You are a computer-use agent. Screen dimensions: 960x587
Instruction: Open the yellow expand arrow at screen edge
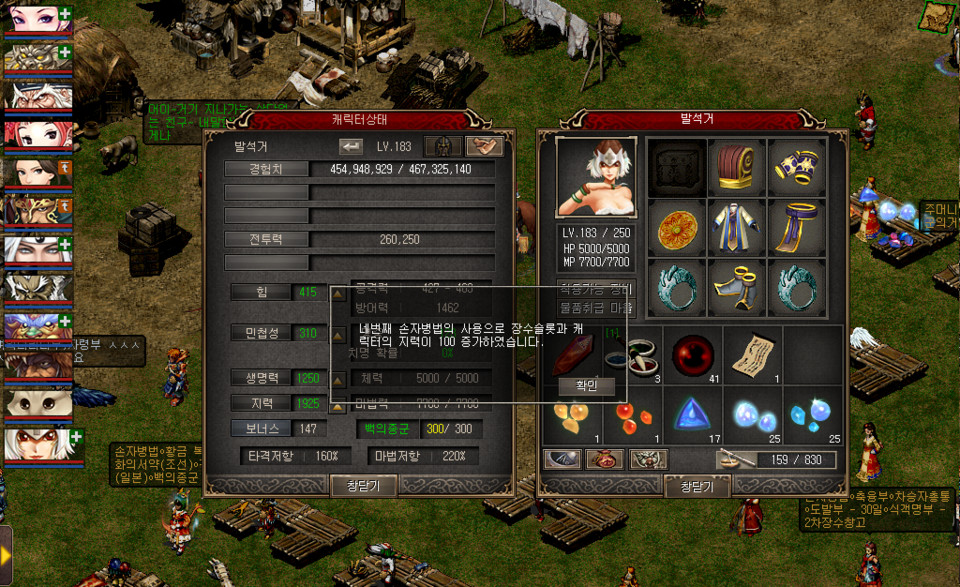pyautogui.click(x=6, y=554)
